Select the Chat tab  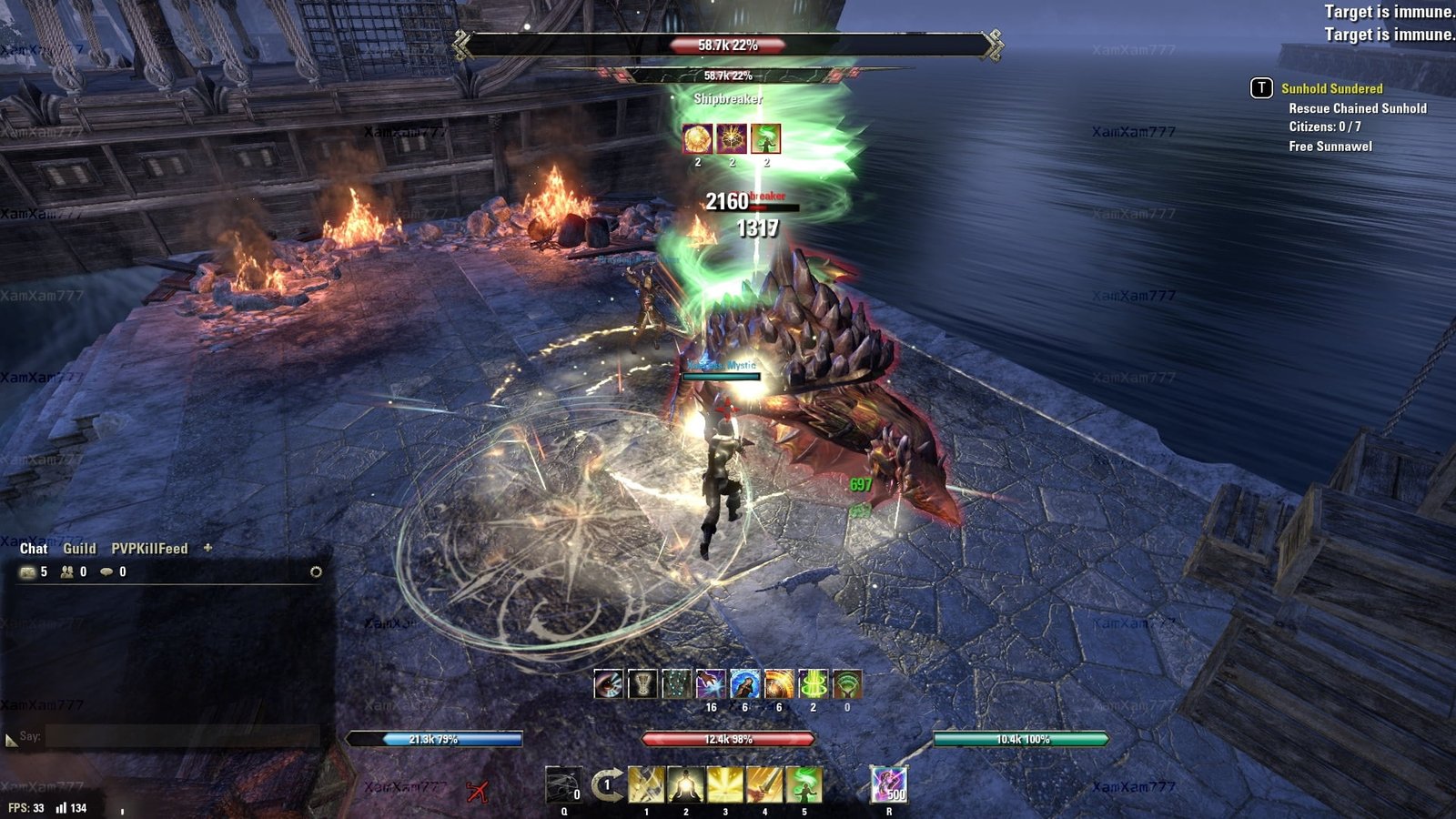[34, 549]
